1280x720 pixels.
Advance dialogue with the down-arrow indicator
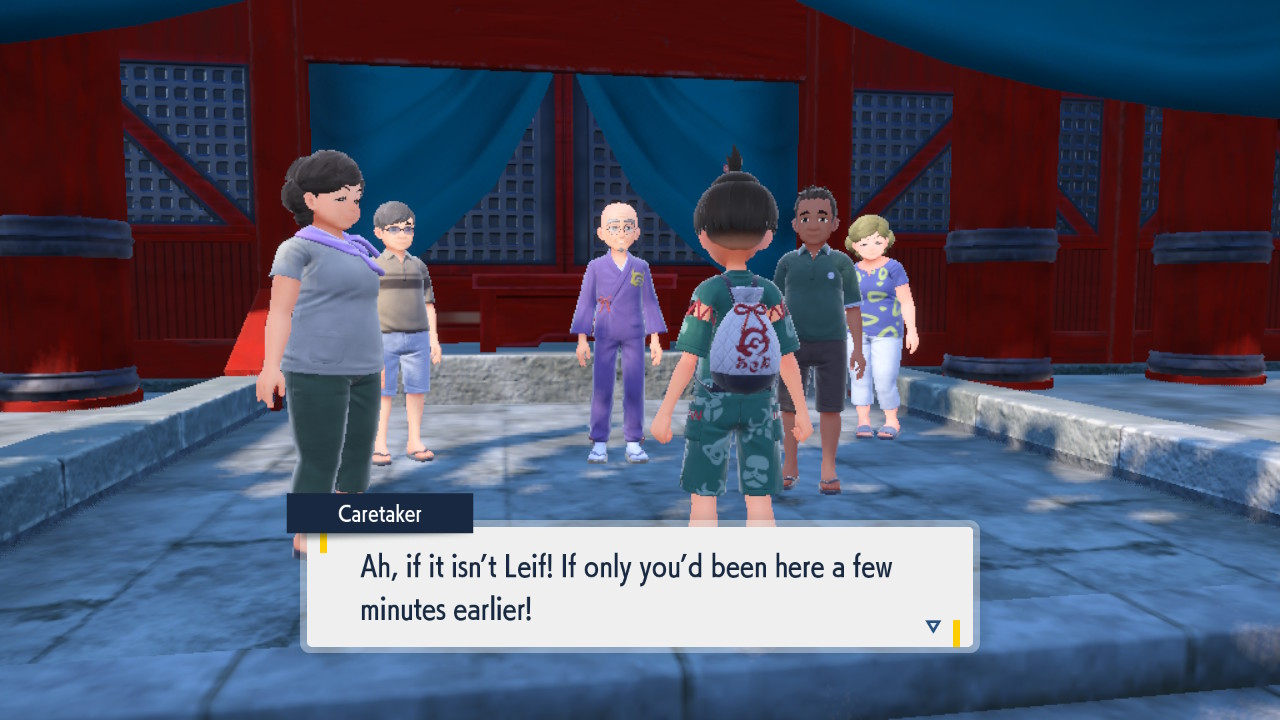click(933, 627)
